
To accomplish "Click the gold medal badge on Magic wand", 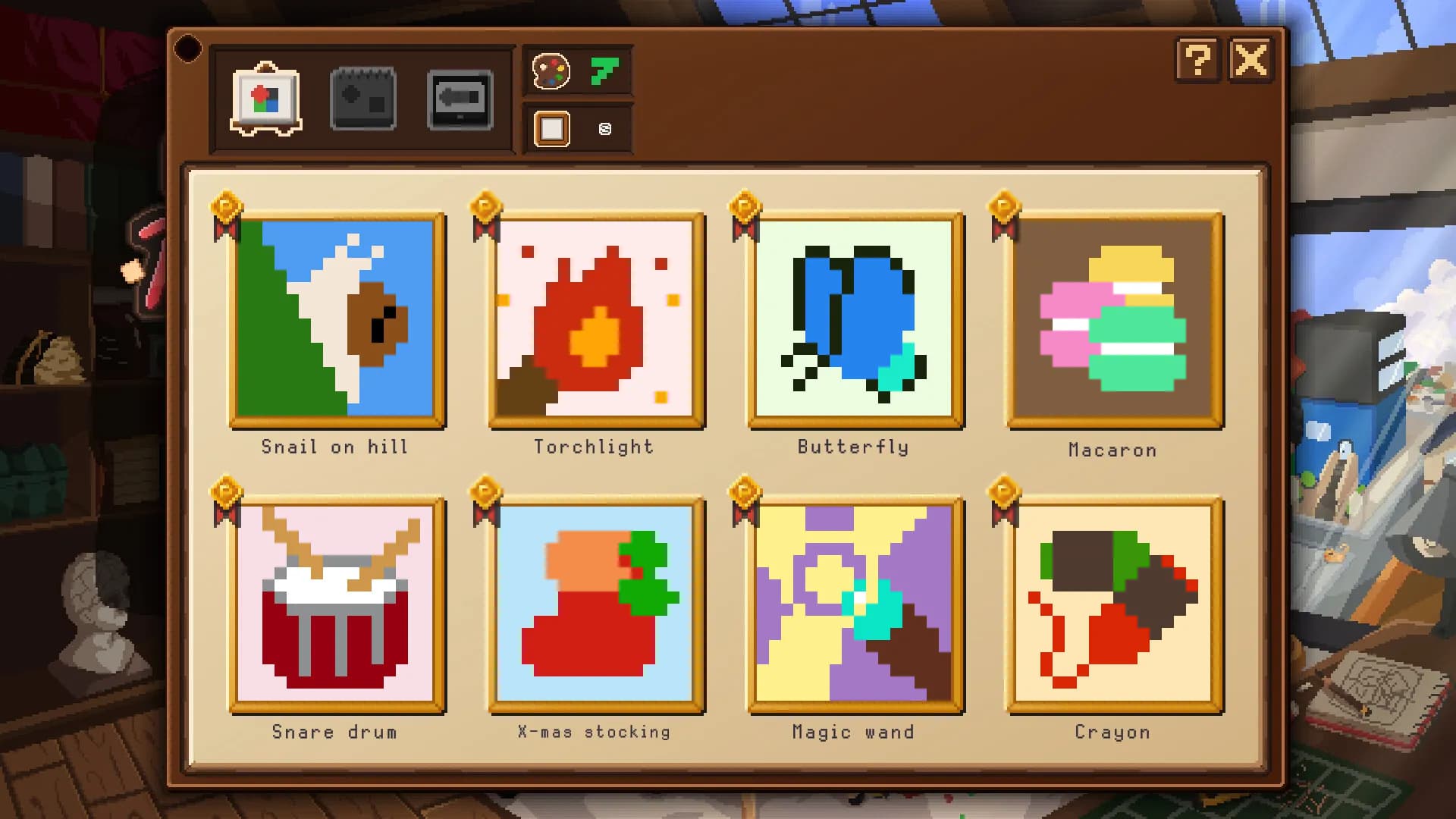I will 744,489.
